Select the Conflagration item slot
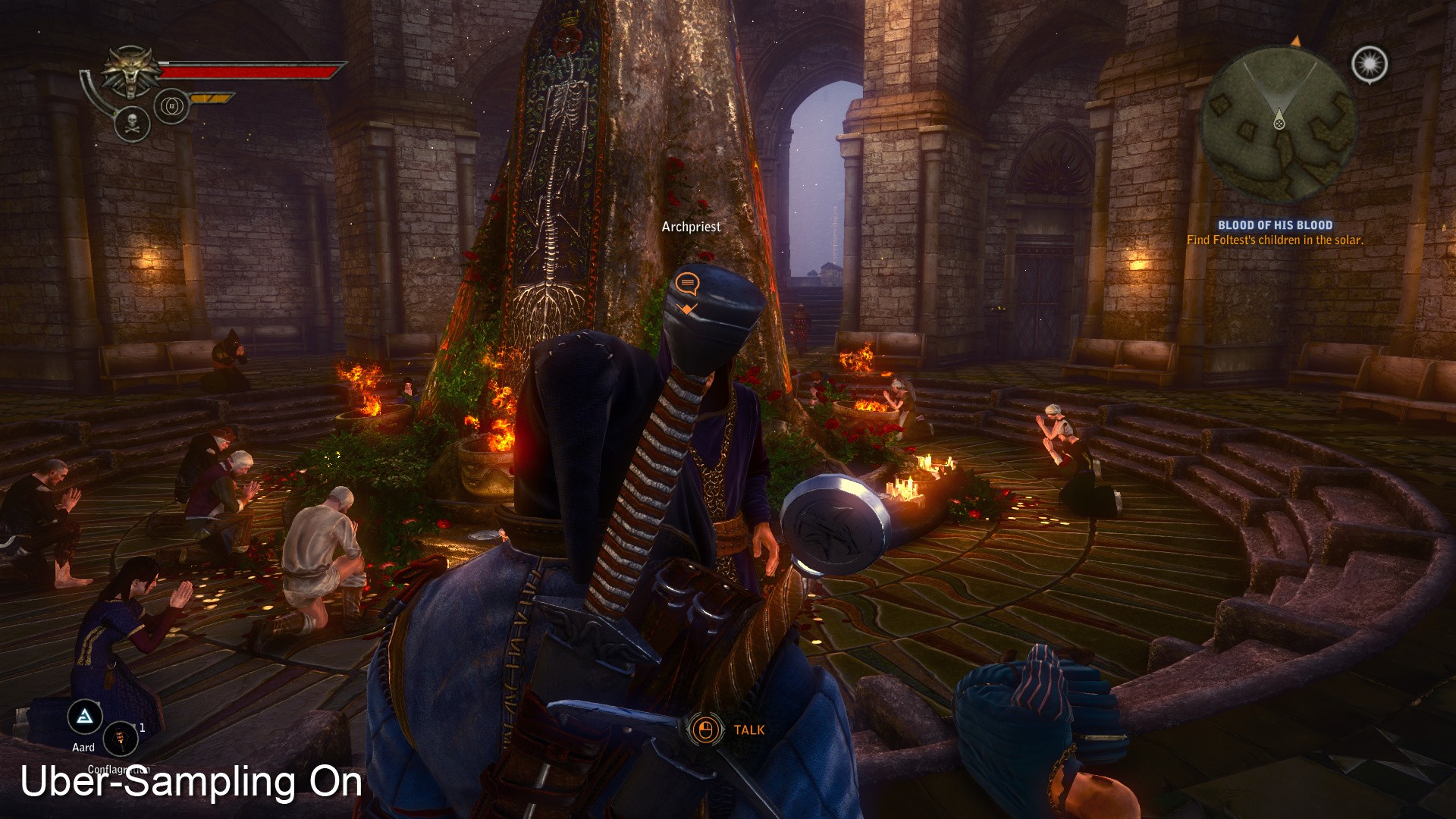This screenshot has width=1456, height=819. click(120, 739)
